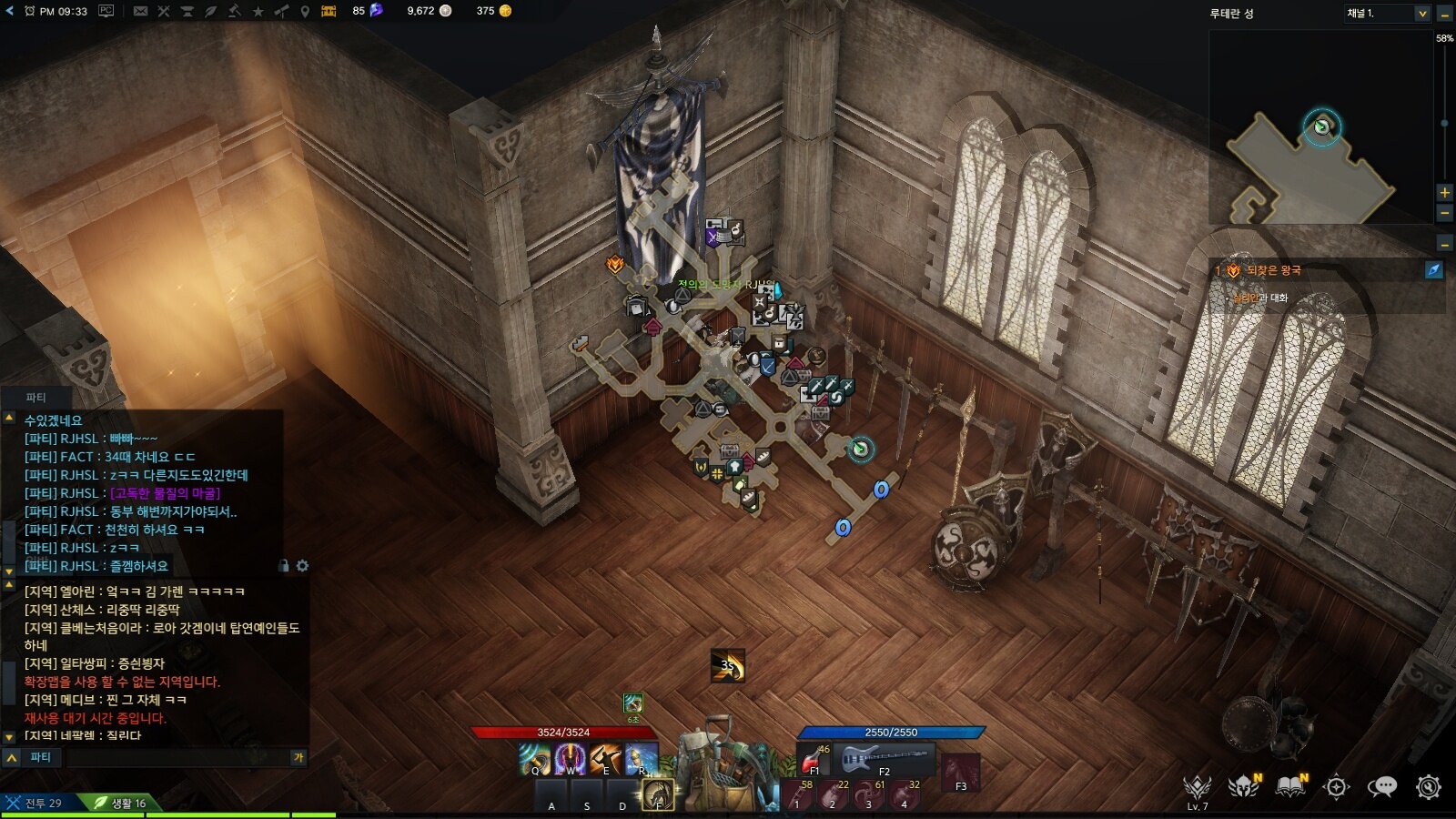Switch to the 생활 16 life skills tab
Image resolution: width=1456 pixels, height=819 pixels.
[x=125, y=803]
